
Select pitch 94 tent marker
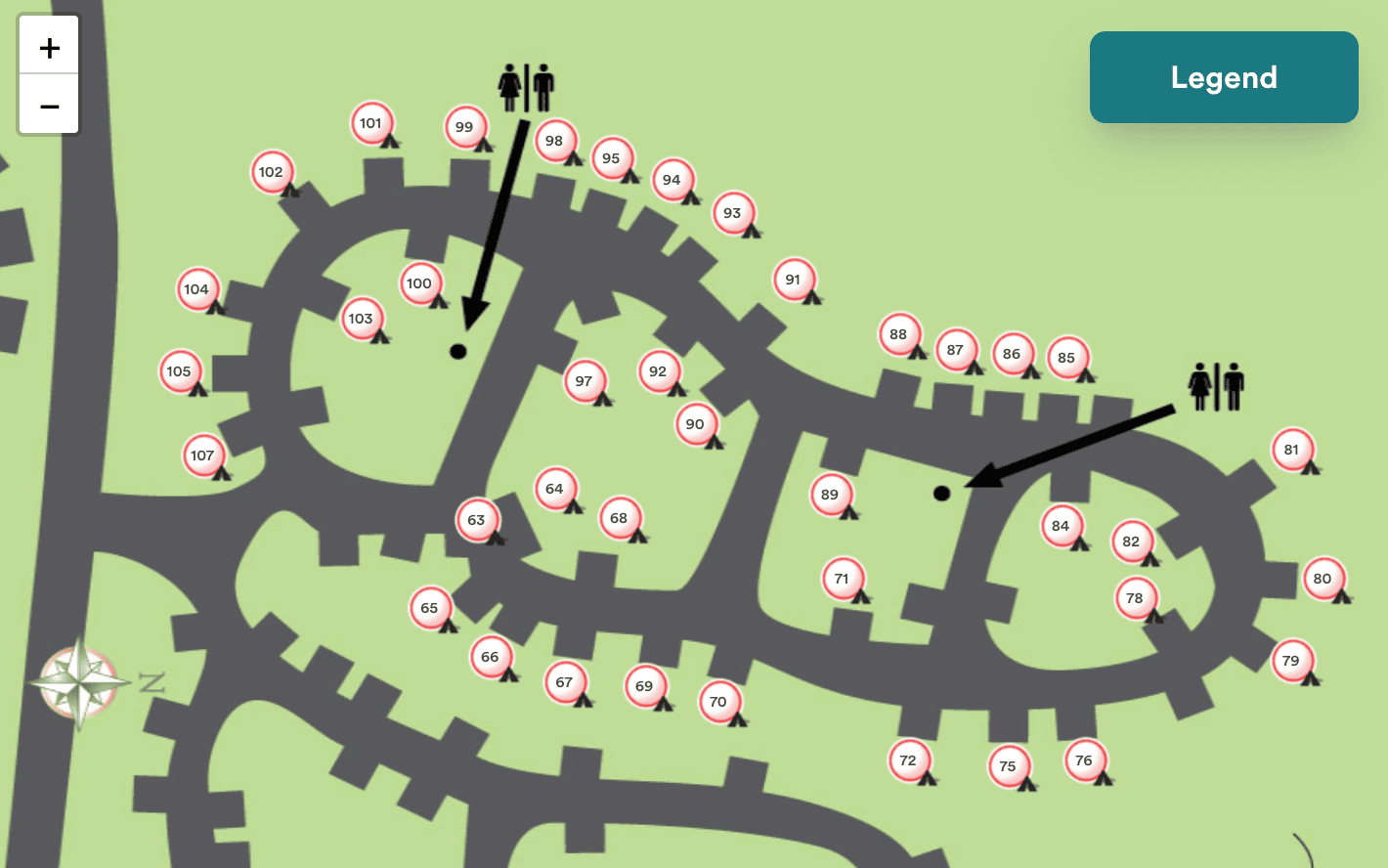[x=671, y=180]
